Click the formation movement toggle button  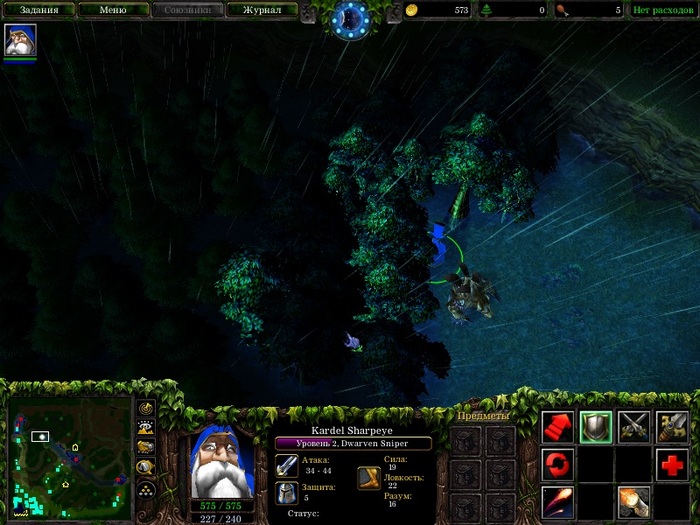[x=147, y=489]
